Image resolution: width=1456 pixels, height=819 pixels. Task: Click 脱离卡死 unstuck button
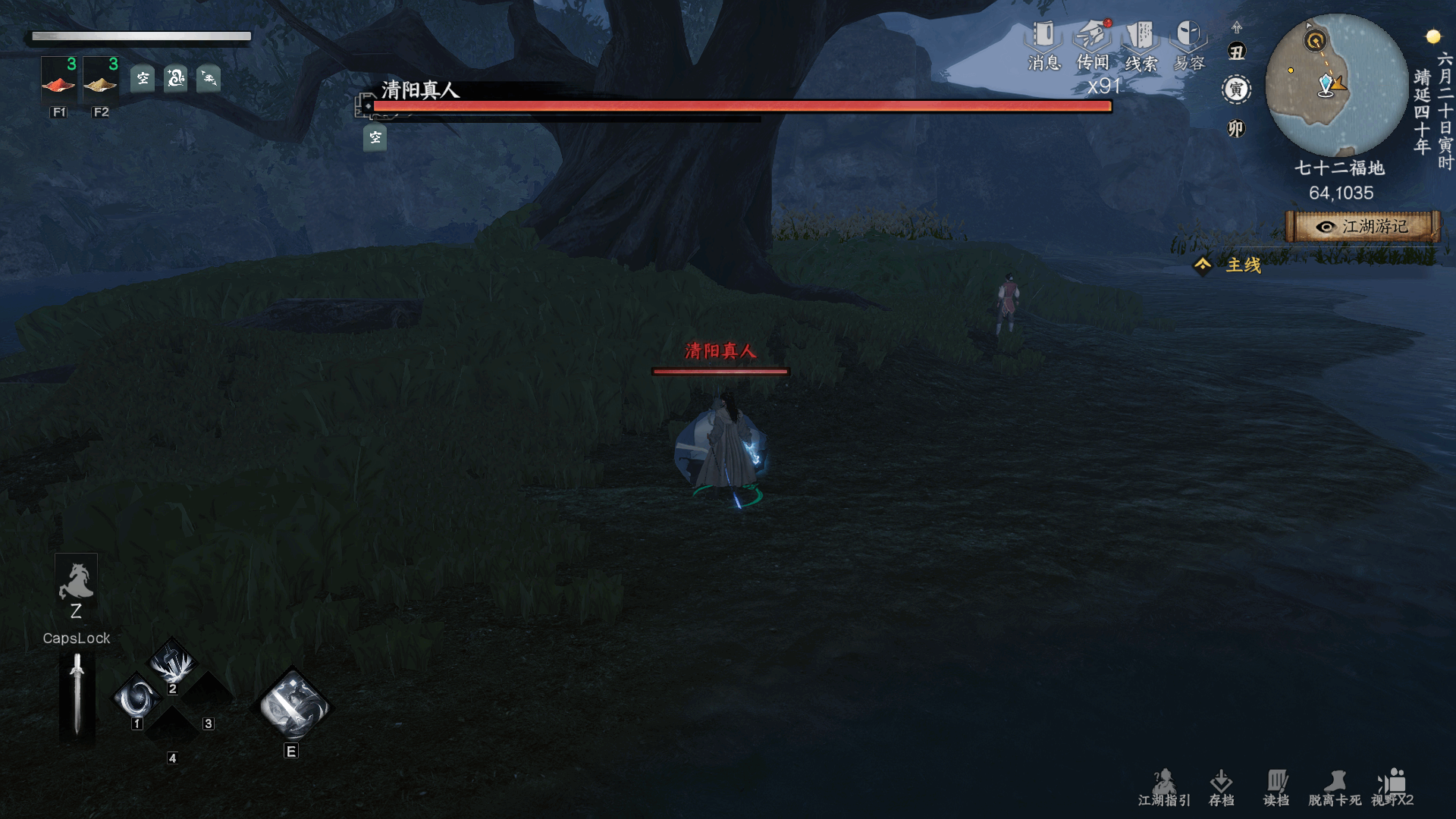[1335, 787]
